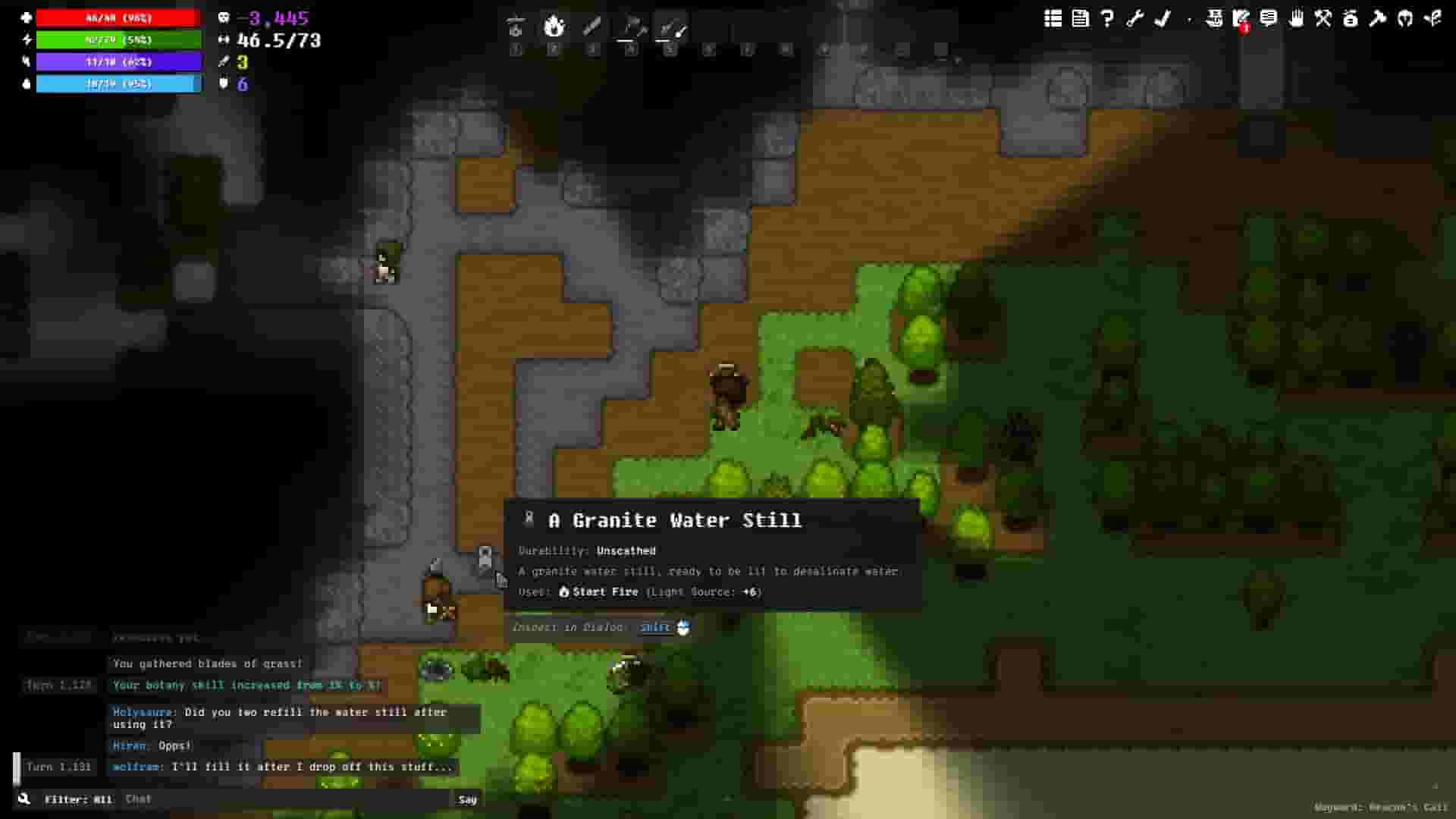Click the magnifier icon beside the chat filter
This screenshot has height=819, width=1456.
tap(25, 799)
